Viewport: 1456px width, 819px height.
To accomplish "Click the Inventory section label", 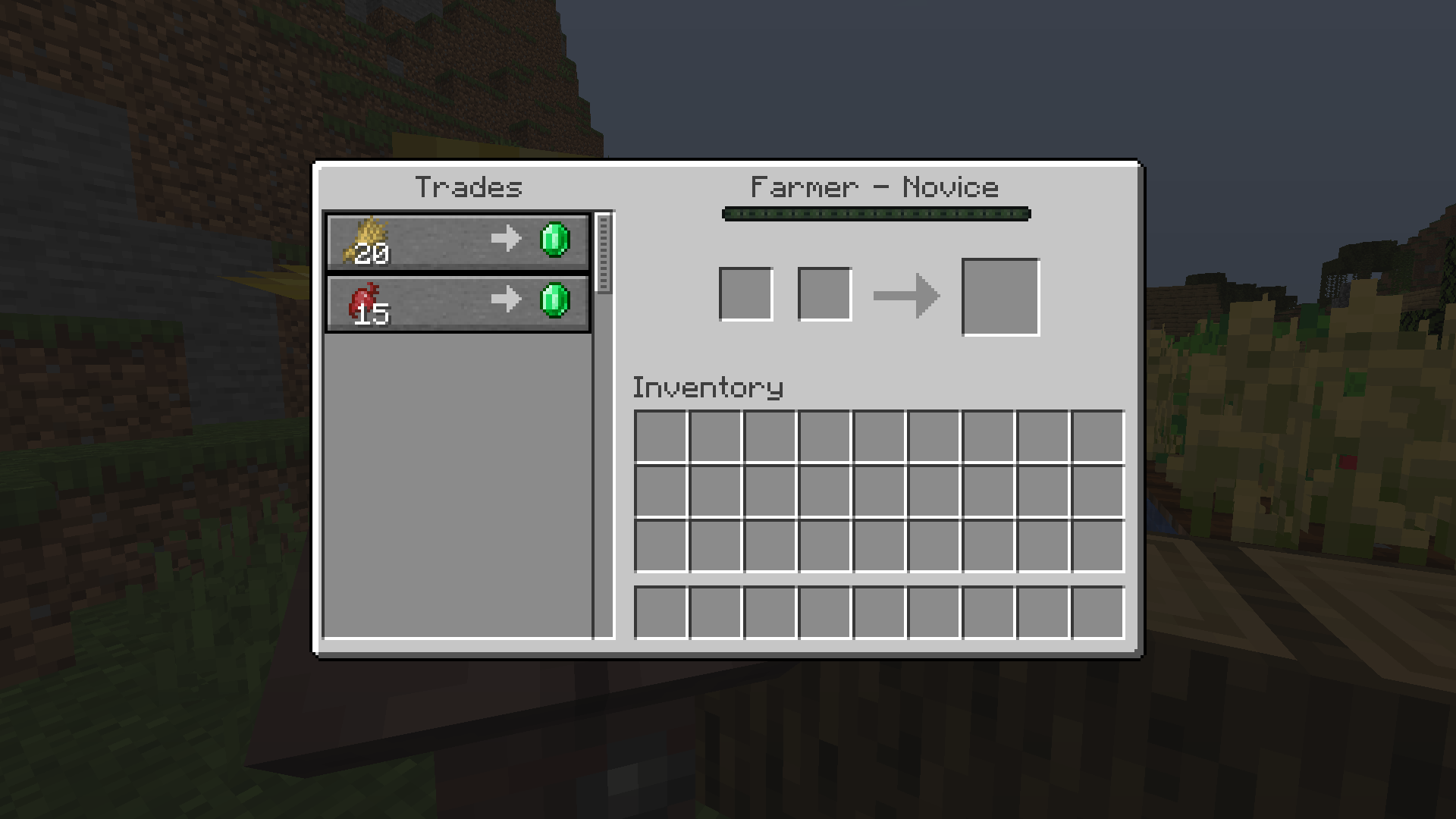I will click(x=708, y=387).
